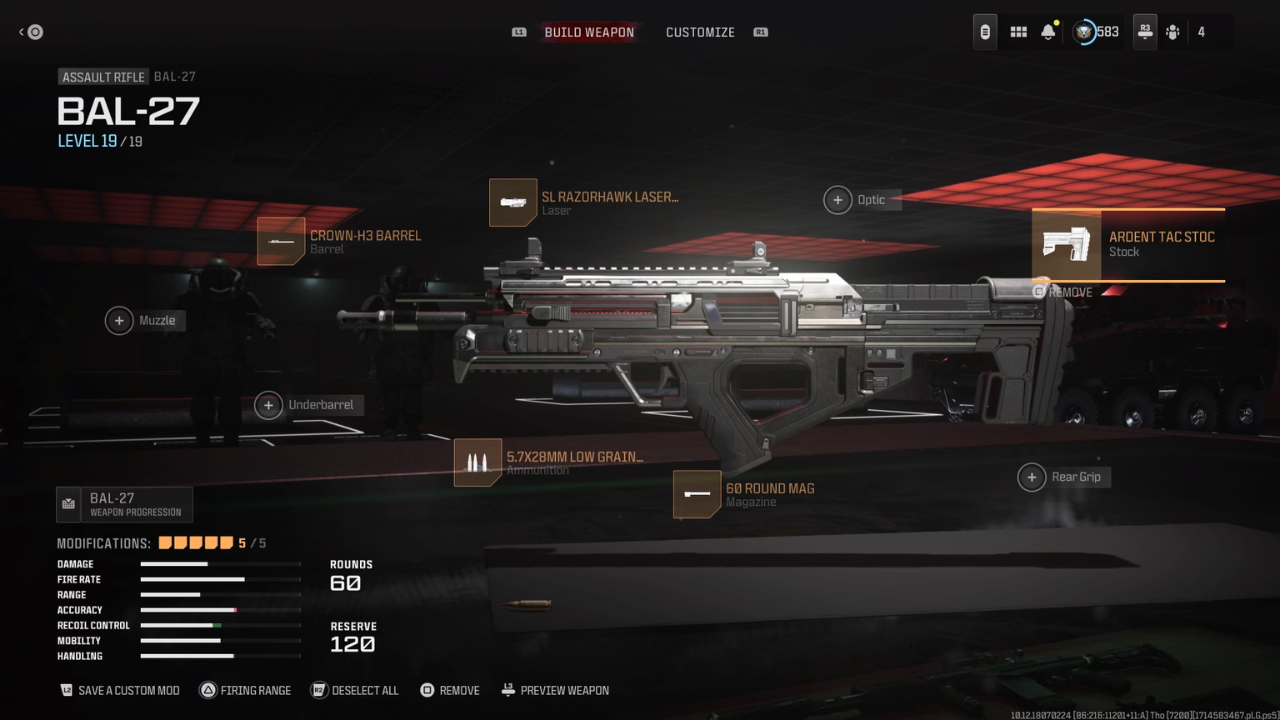Preview the weapon
The height and width of the screenshot is (720, 1280).
[555, 690]
